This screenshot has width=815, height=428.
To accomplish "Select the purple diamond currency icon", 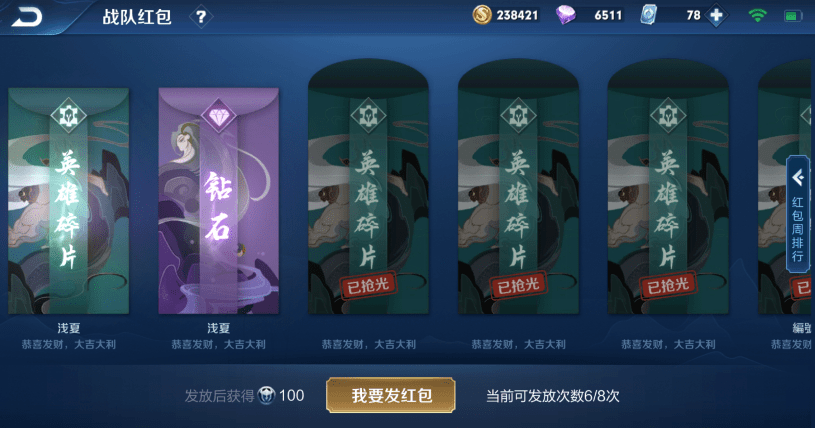I will click(566, 16).
